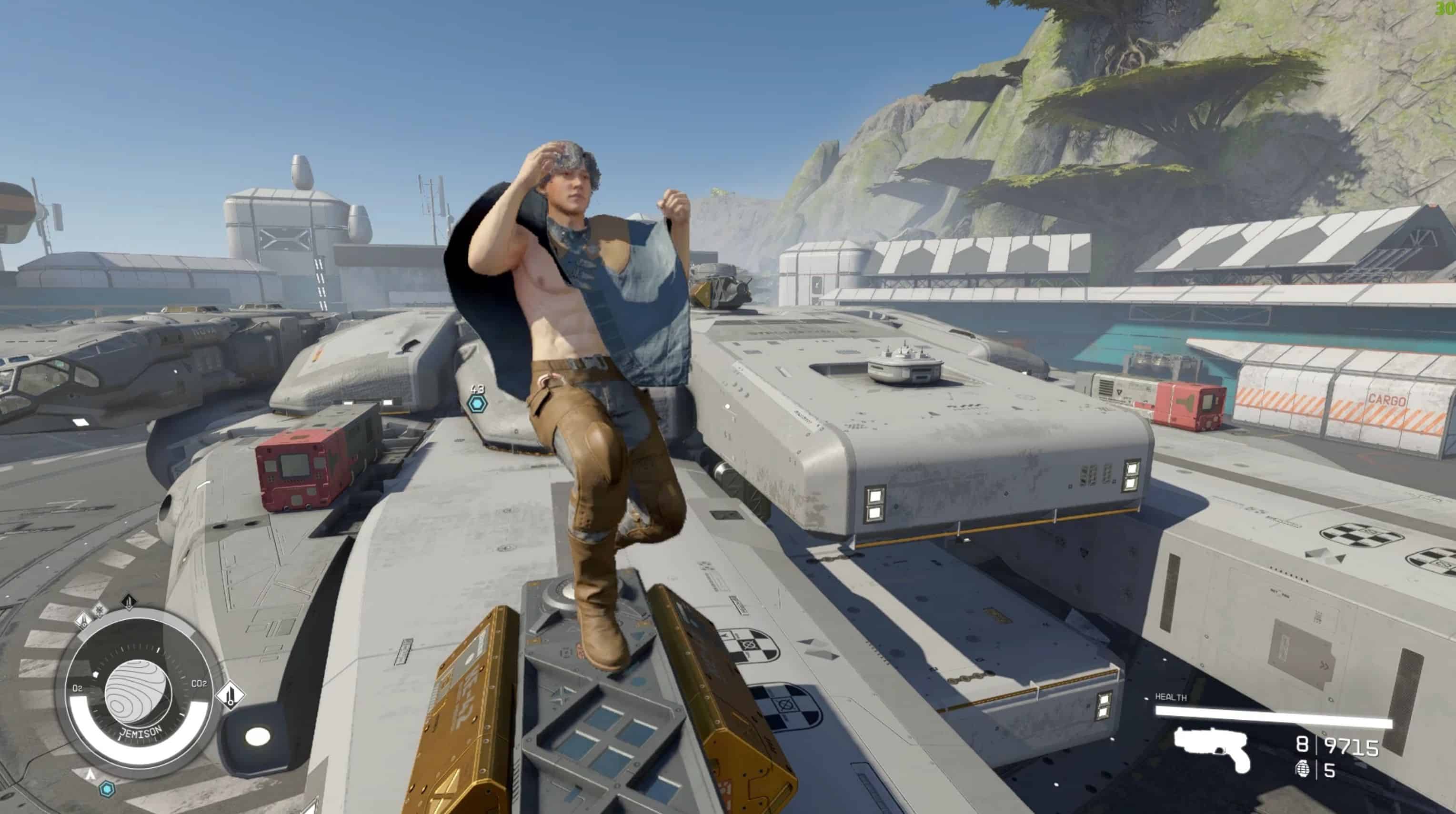Select the blue hexagon quest marker labeled 43
1456x814 pixels.
tap(478, 404)
